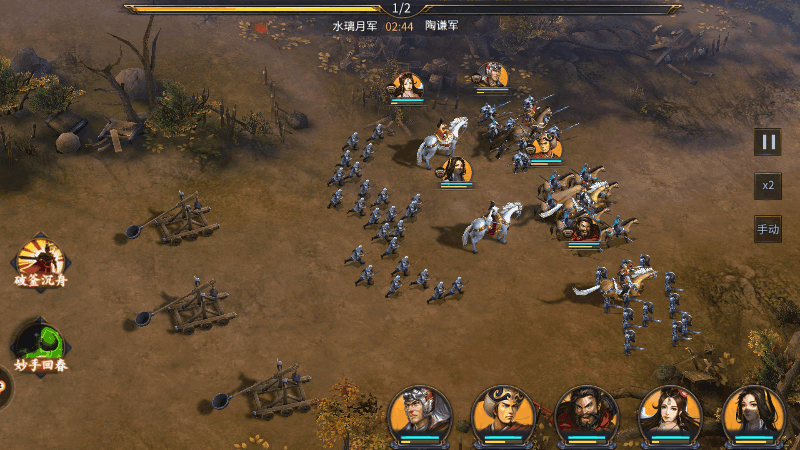Toggle the x2 battle speed

click(767, 186)
